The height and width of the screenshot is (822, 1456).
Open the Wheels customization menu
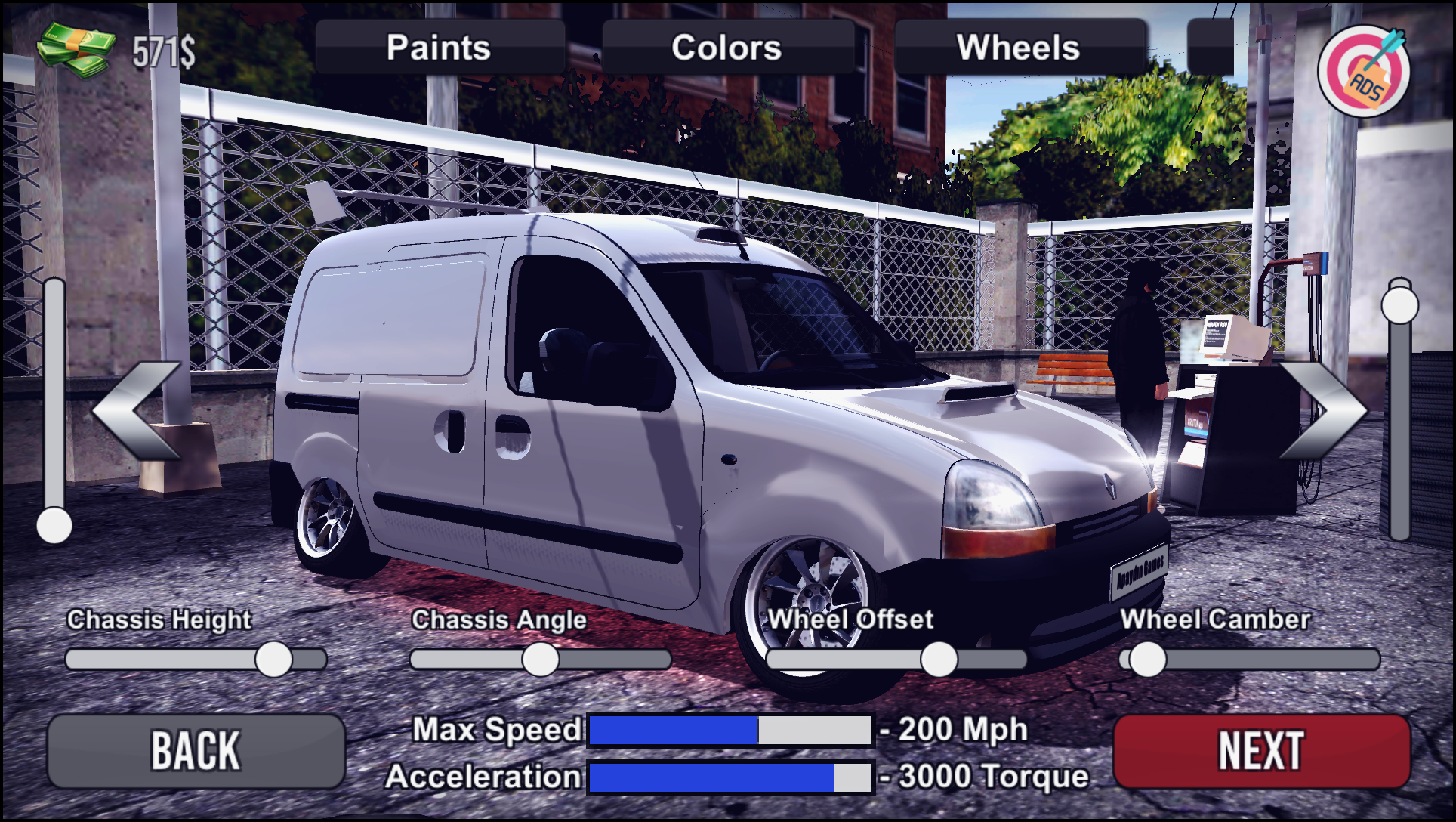coord(1020,47)
